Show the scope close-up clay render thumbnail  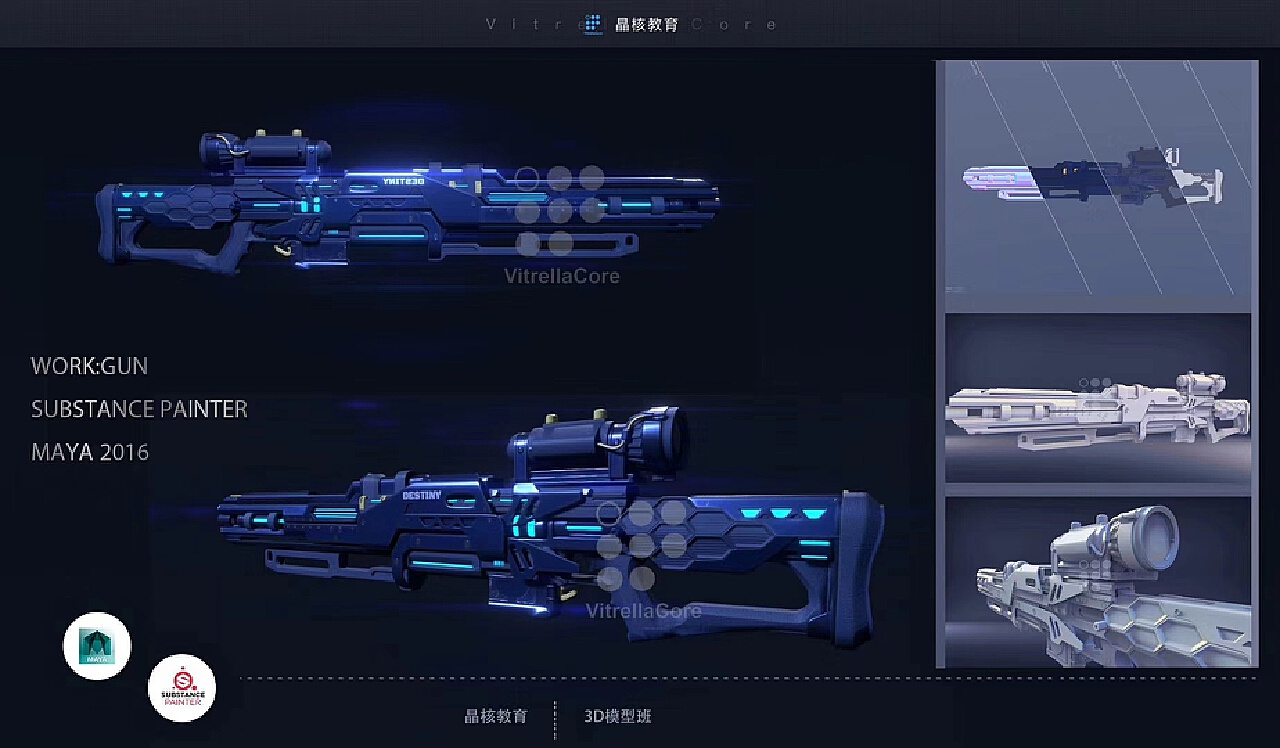(1097, 580)
